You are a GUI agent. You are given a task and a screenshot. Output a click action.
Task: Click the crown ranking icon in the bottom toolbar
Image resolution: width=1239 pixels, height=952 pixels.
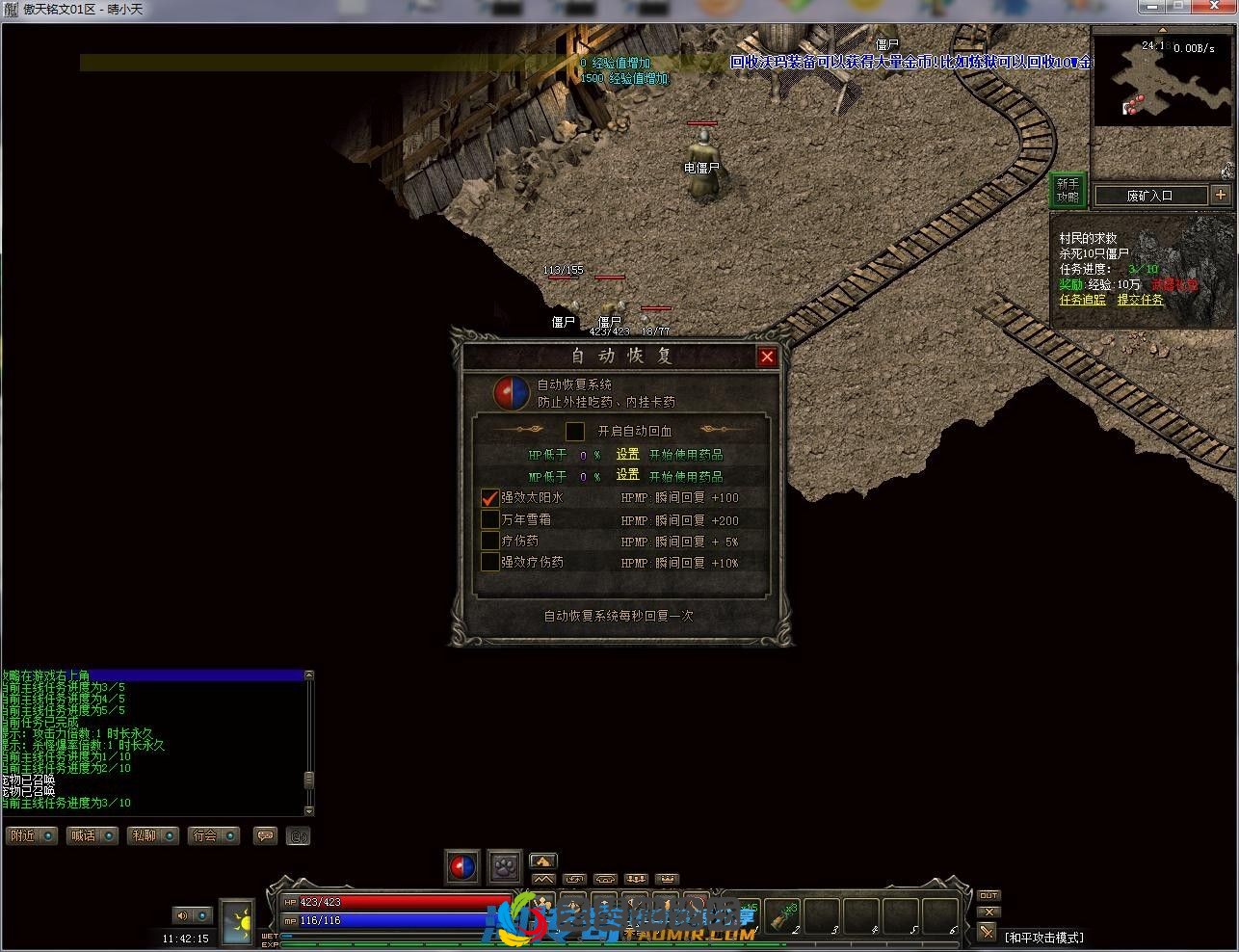[668, 879]
